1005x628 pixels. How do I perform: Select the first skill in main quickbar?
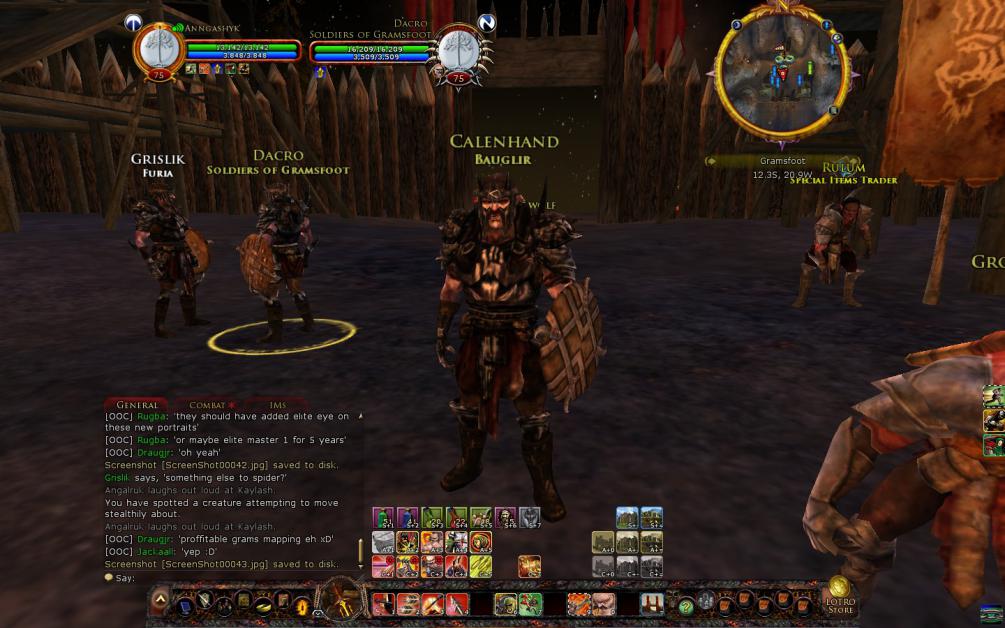point(381,604)
